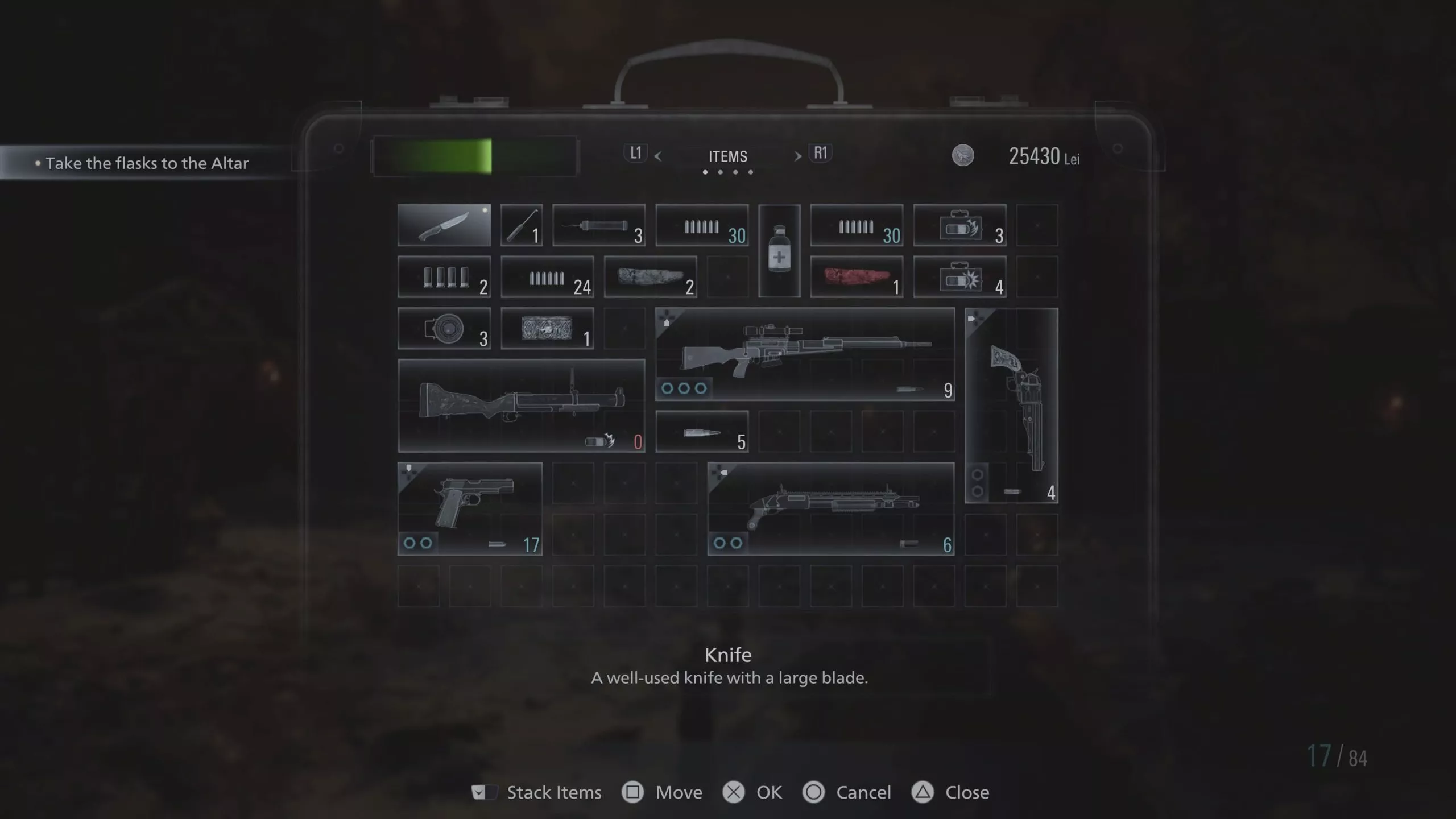Pick the lockpick slot
The height and width of the screenshot is (819, 1456).
521,225
